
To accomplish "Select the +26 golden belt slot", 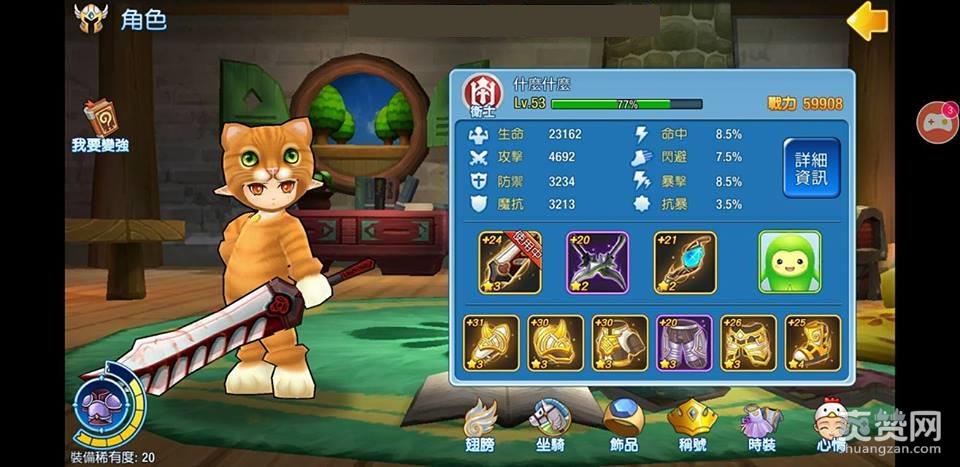I will click(x=748, y=344).
